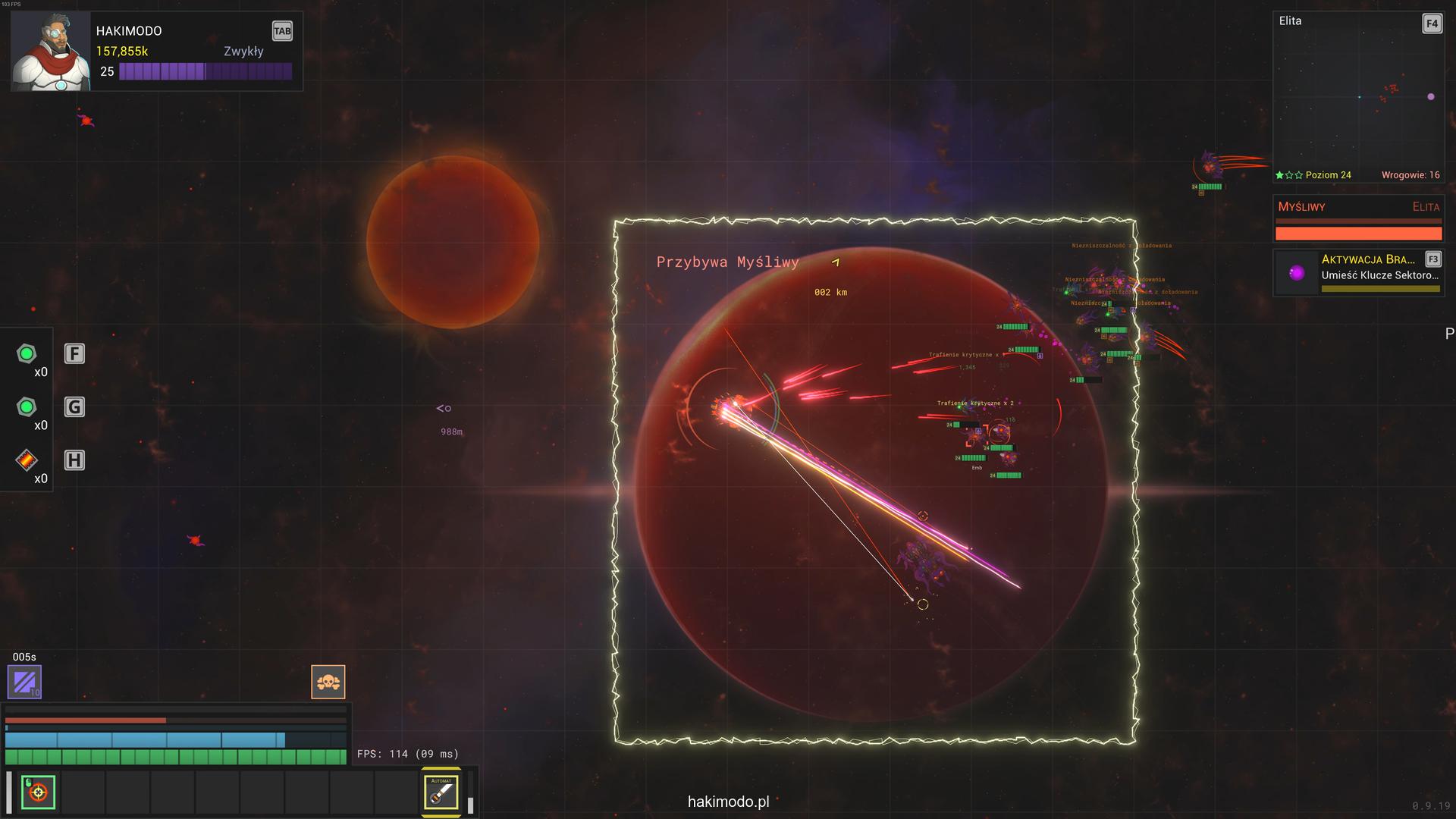Open the Elita sector minimap
Image resolution: width=1456 pixels, height=819 pixels.
point(1357,96)
